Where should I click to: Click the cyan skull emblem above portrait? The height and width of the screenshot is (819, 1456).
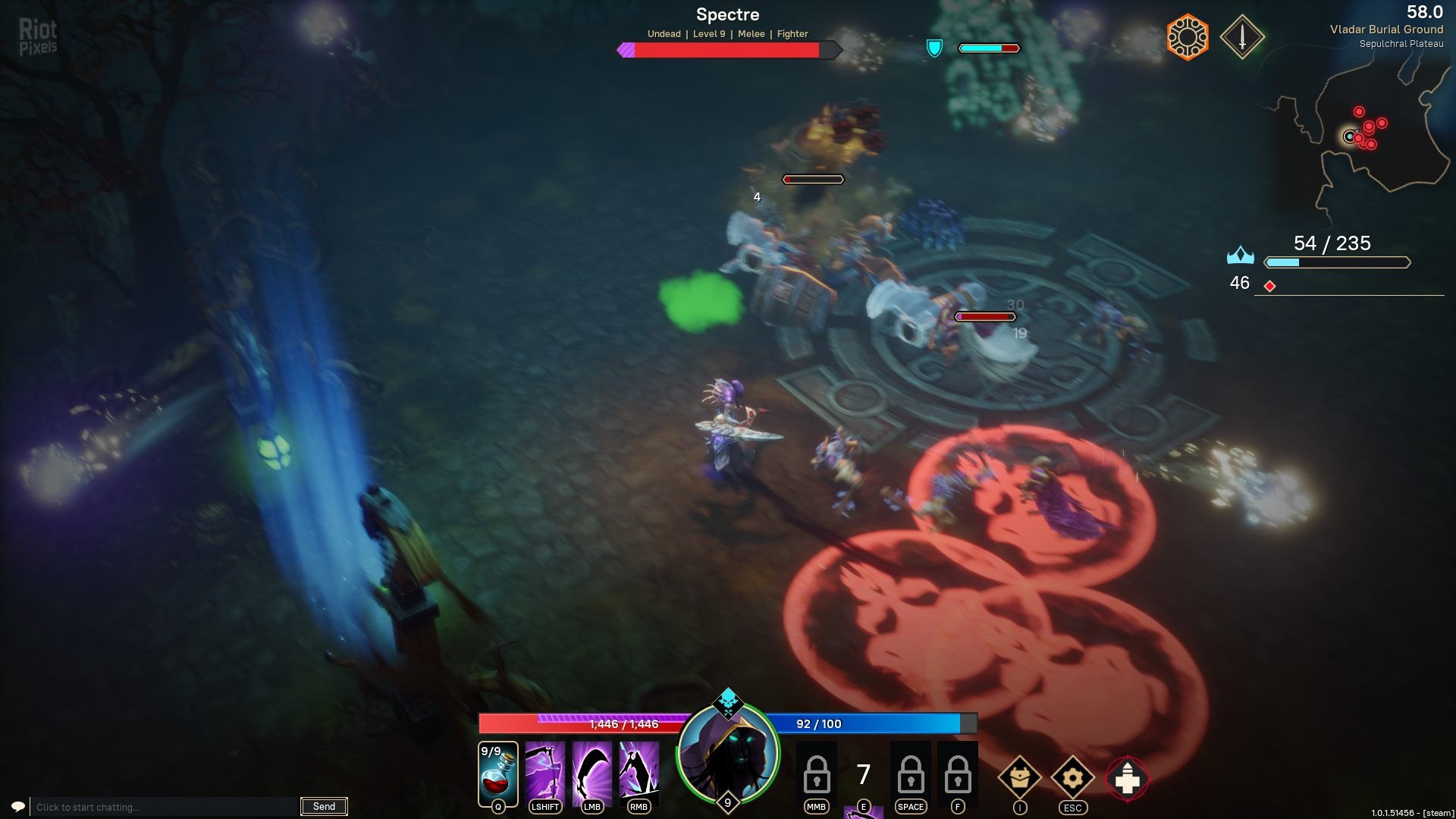coord(728,703)
